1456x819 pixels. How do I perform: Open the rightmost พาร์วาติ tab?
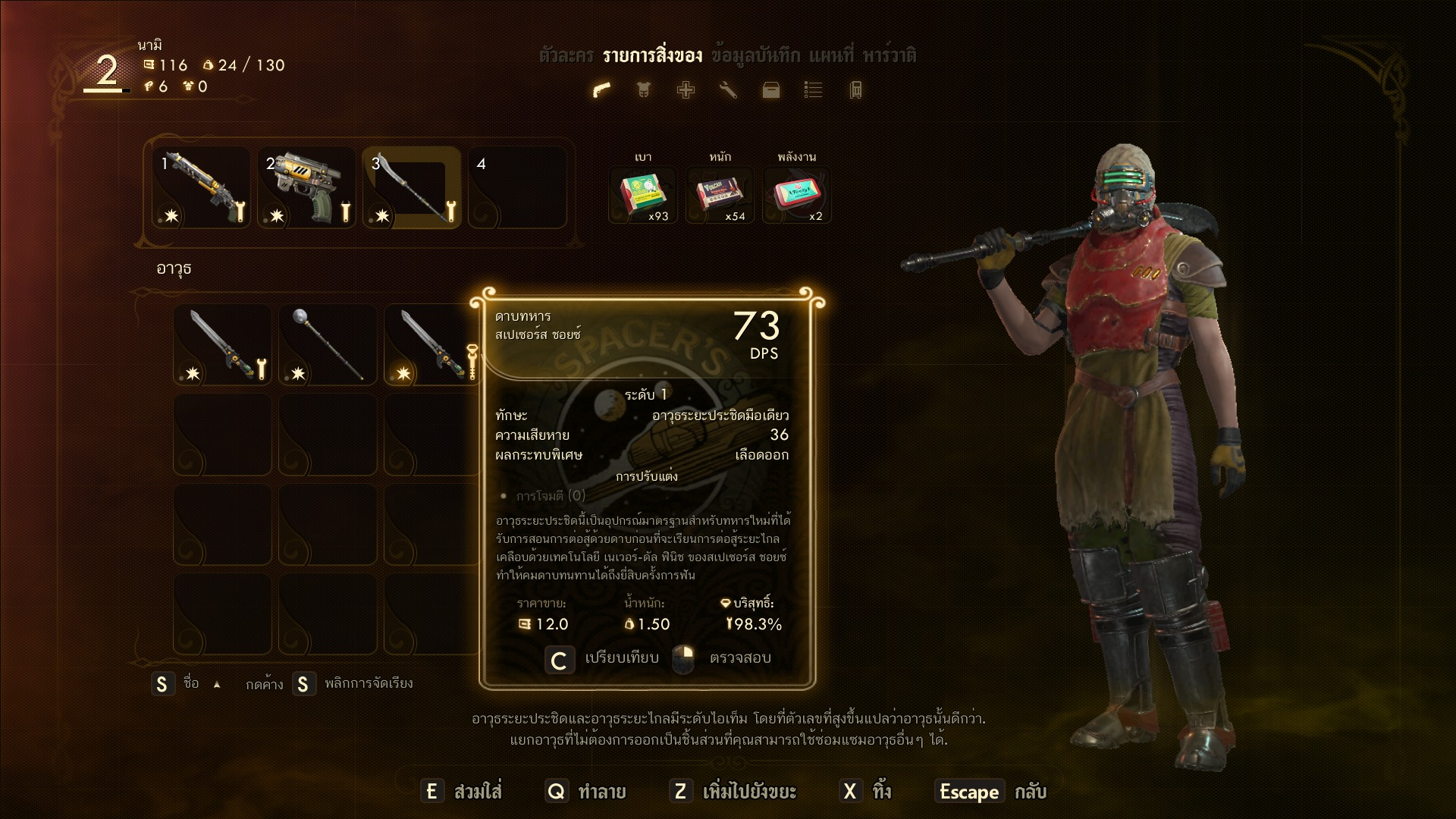(x=889, y=55)
